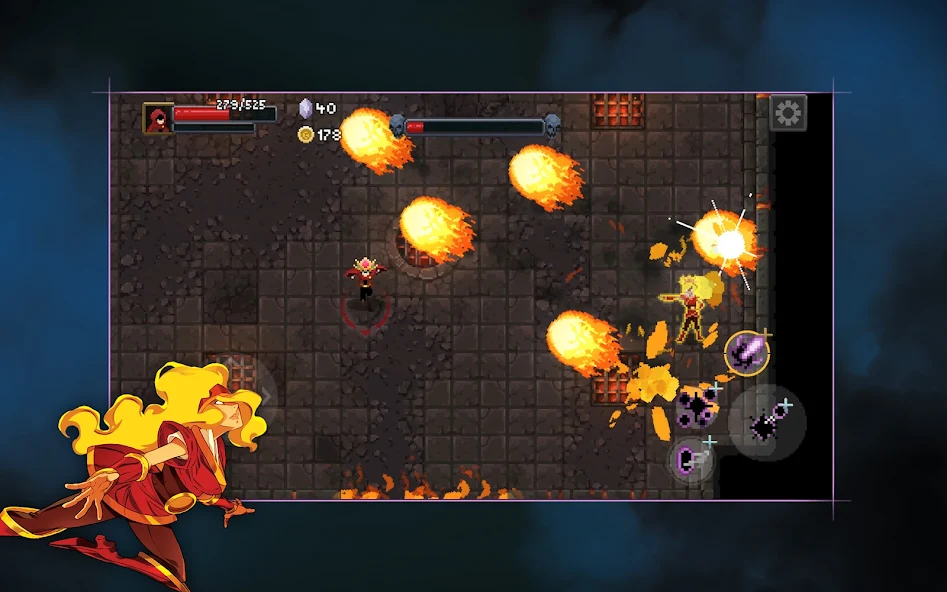Click the red-hooded wizard portrait
Screen dimensions: 947x592
click(x=157, y=118)
